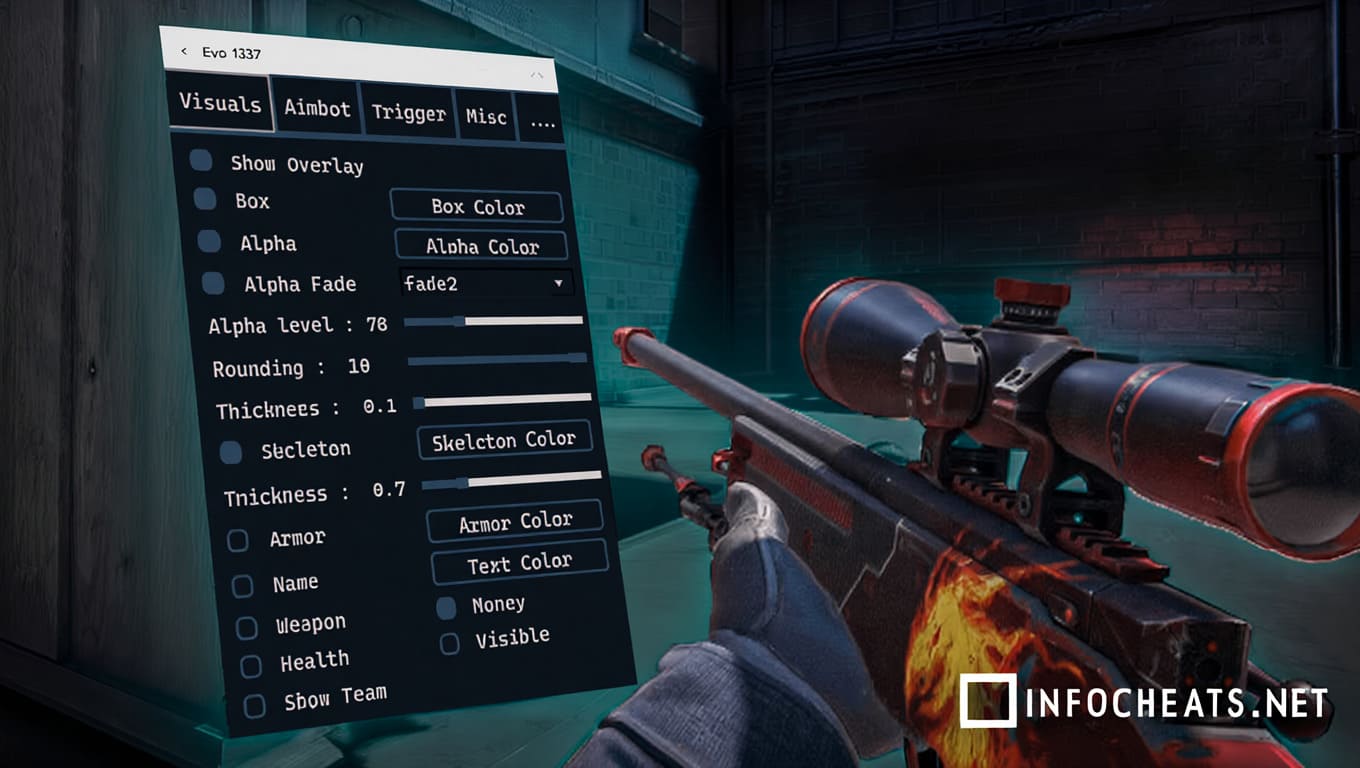Tick the Armor checkbox

pos(238,541)
